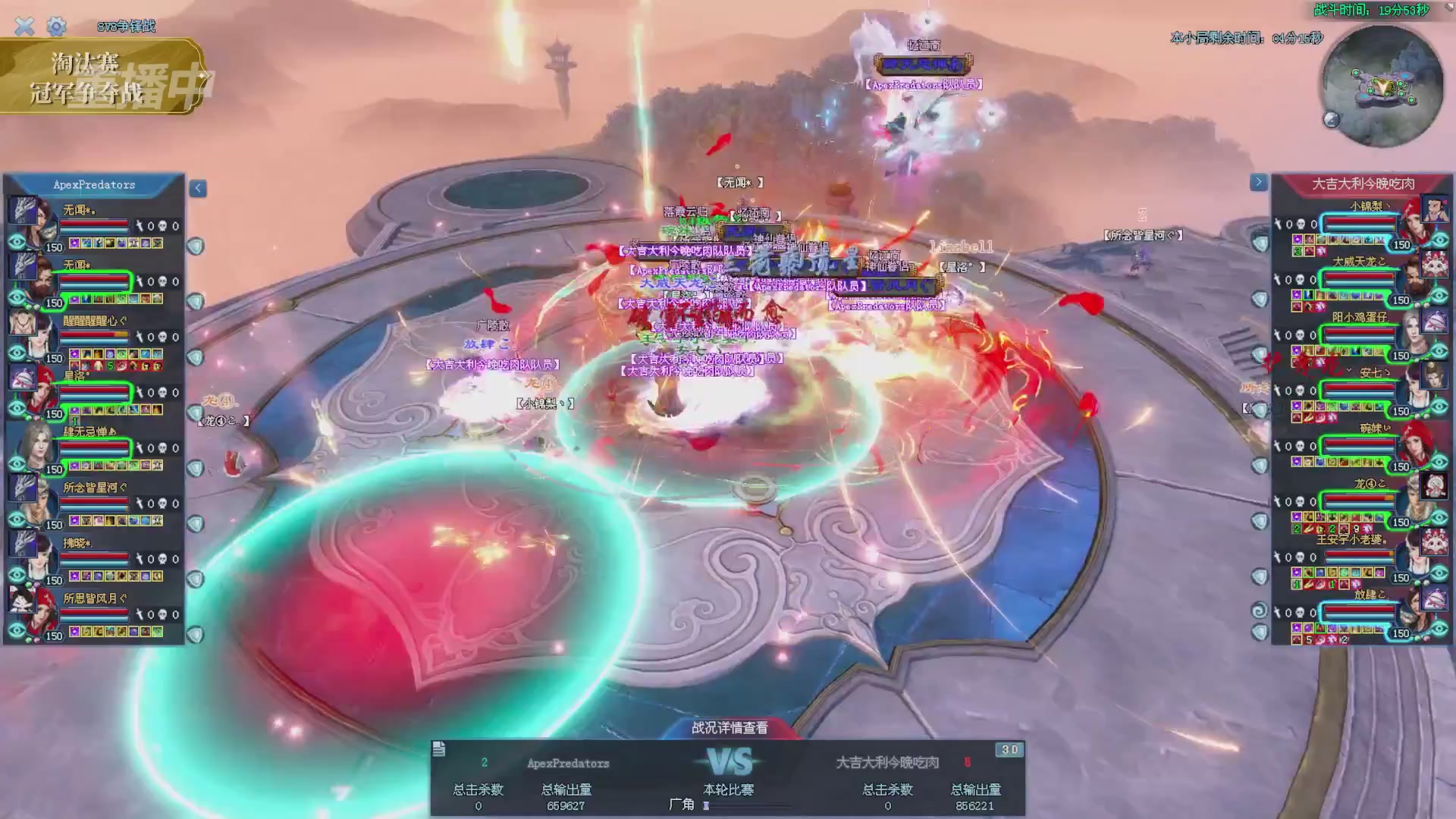Screen dimensions: 1456x819
Task: Click the swirl icon beside player 放肆
Action: pyautogui.click(x=1259, y=610)
